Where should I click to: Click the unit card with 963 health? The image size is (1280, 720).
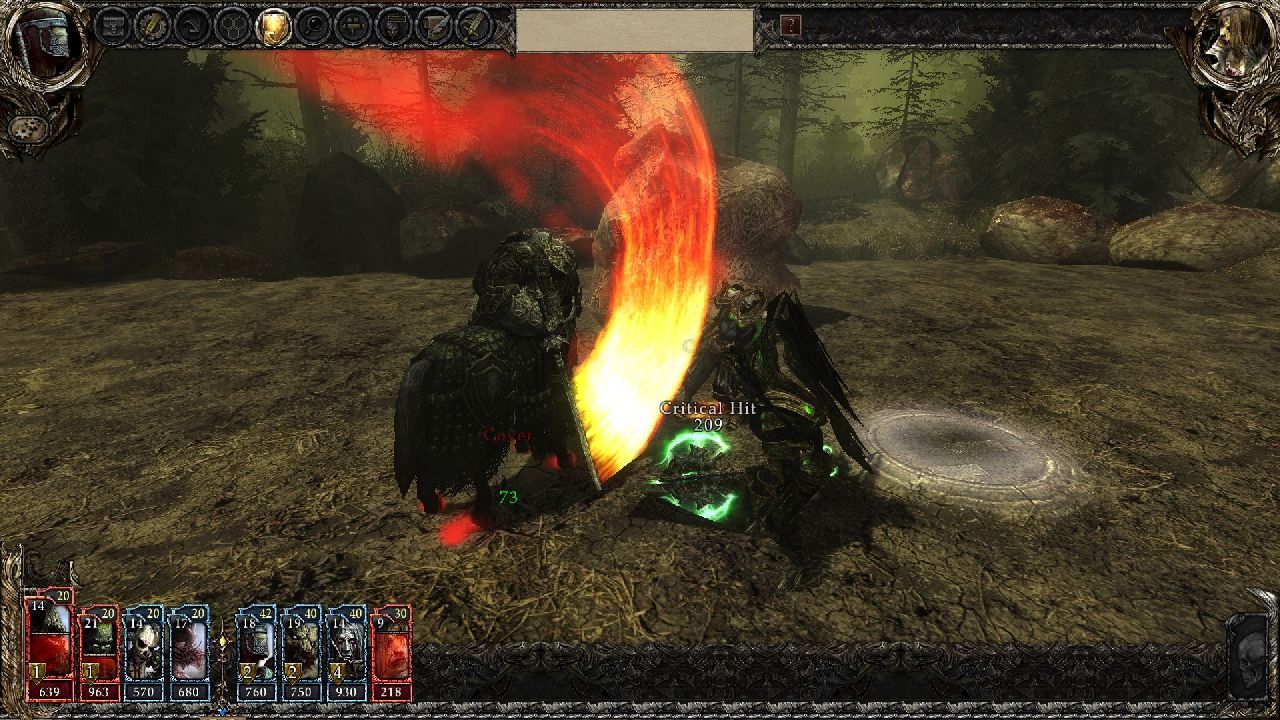point(100,650)
